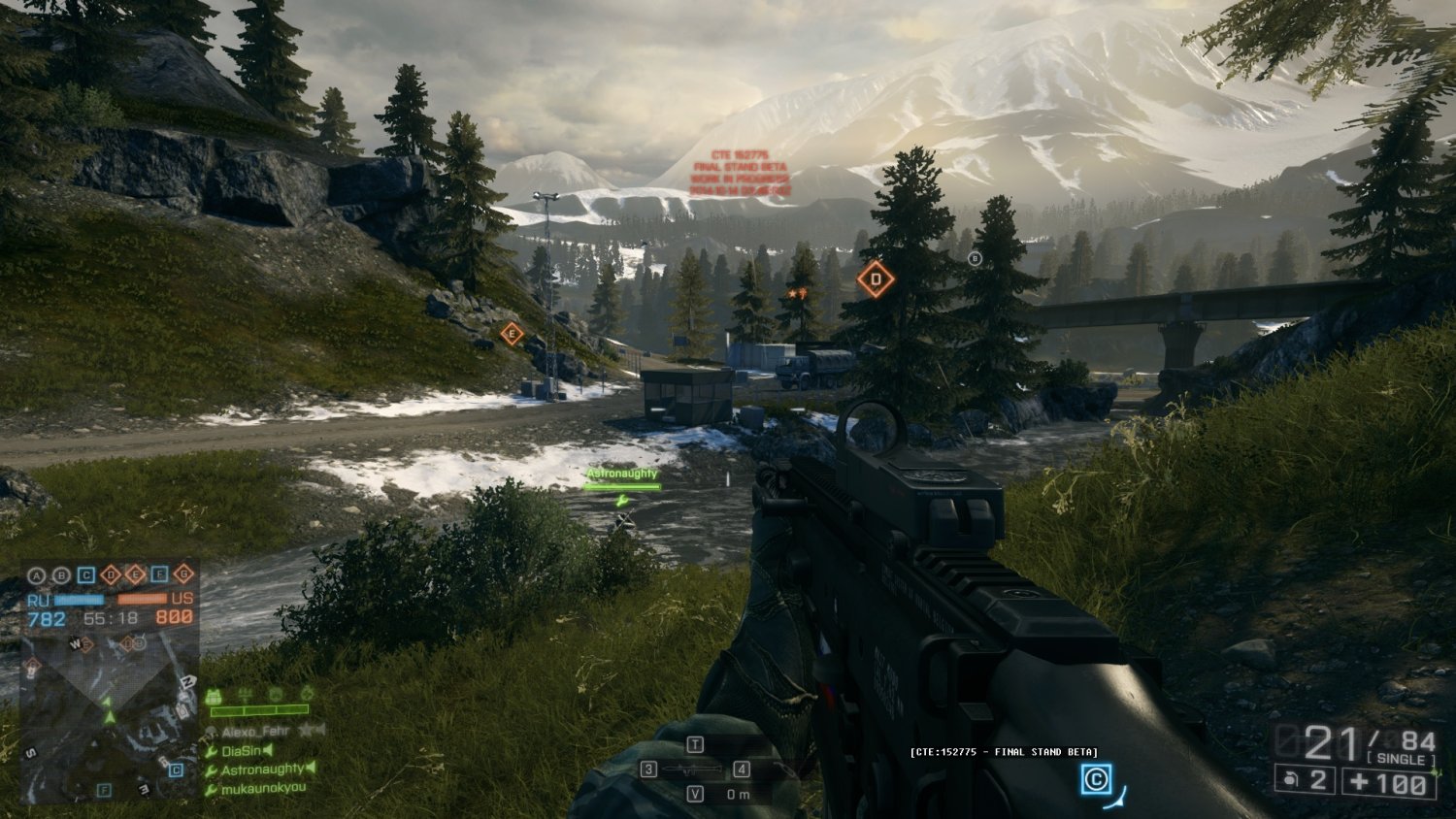Click the highlighted first squad upgrade icon
1456x819 pixels.
215,696
